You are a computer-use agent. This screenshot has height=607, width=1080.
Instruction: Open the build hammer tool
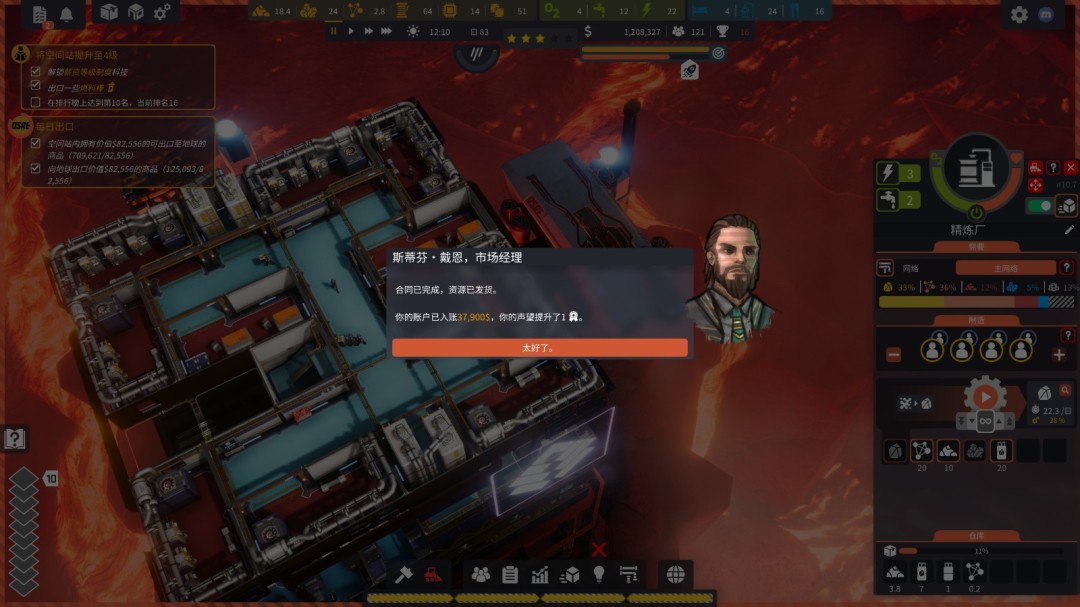tap(404, 574)
